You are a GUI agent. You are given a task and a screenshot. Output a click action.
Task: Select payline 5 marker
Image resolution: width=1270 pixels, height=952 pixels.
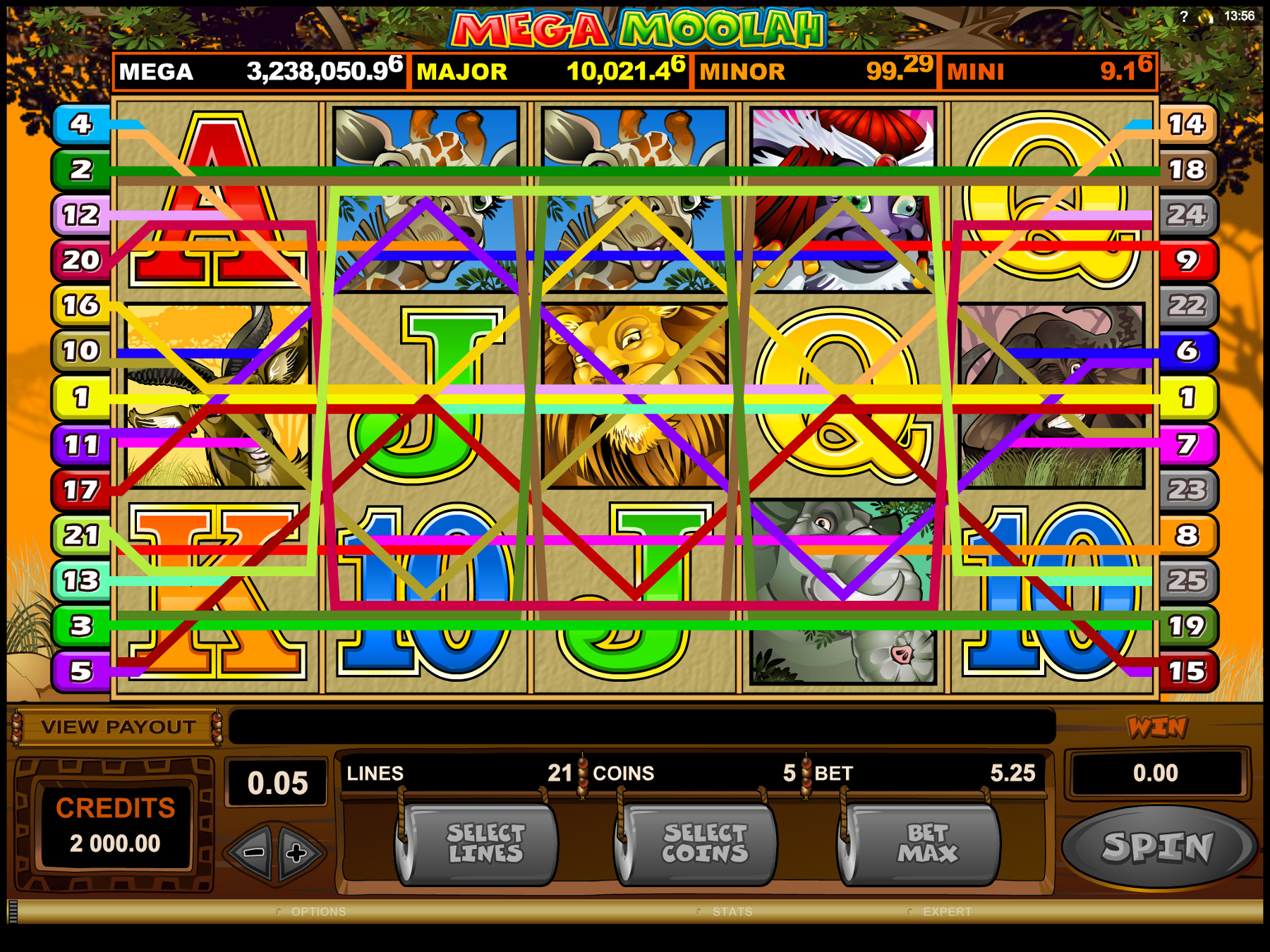pos(81,671)
